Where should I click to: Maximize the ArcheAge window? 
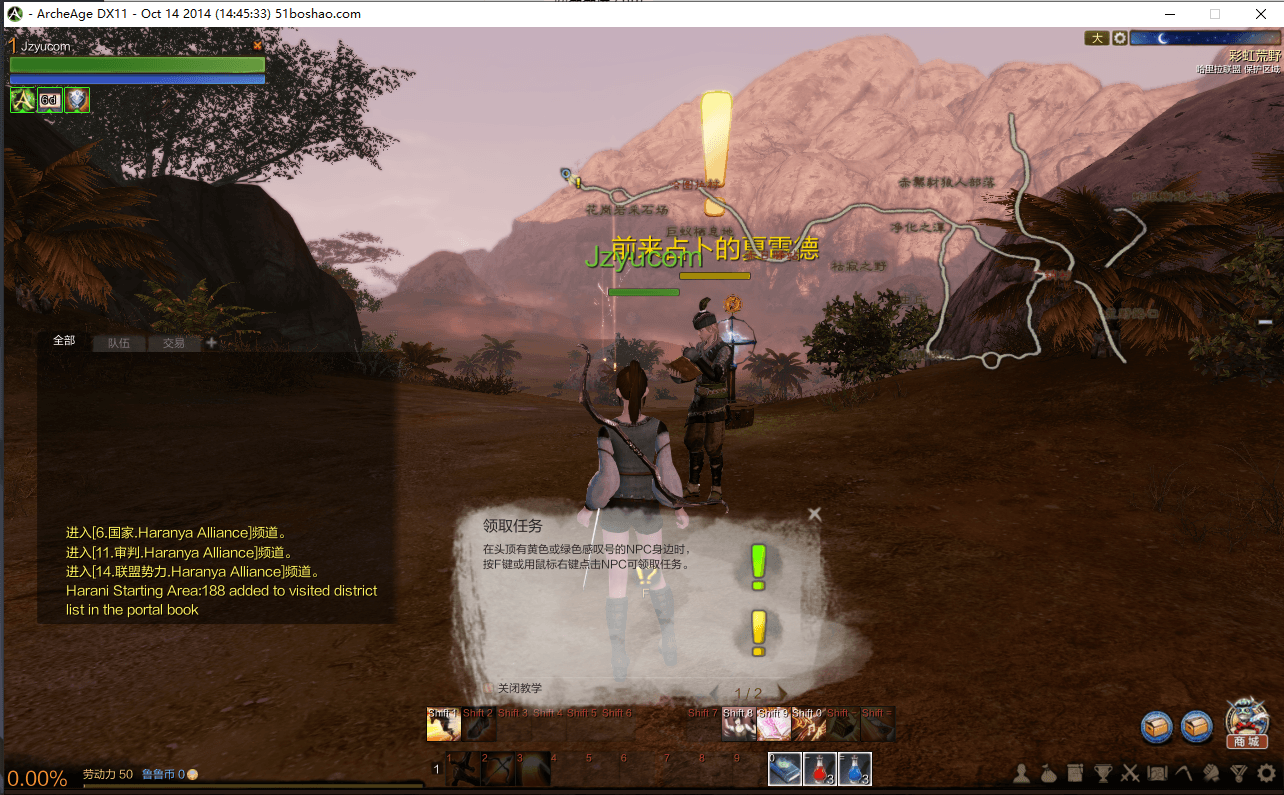pyautogui.click(x=1214, y=14)
